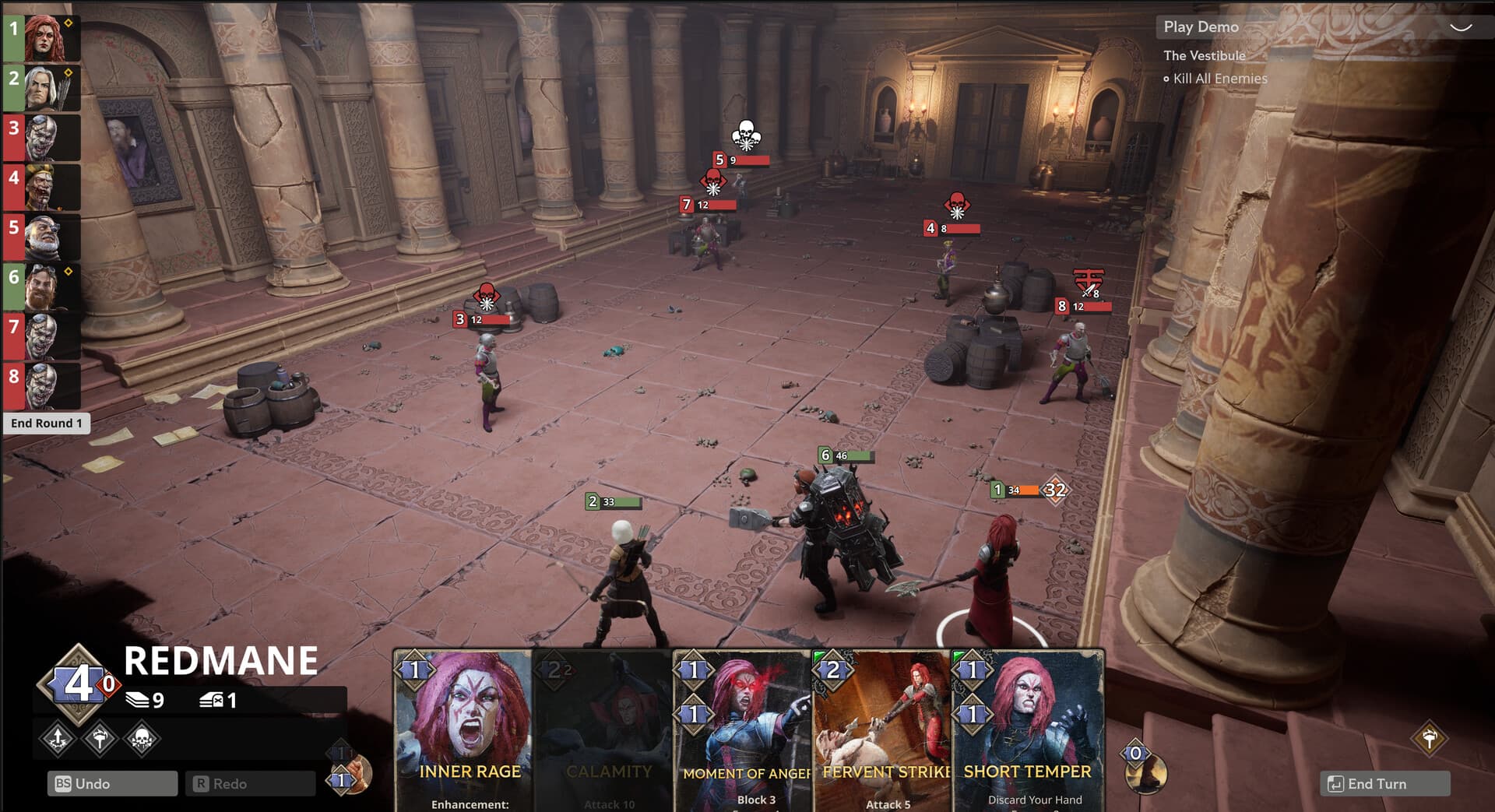Select the hand counter coin near Undo
The image size is (1495, 812).
[x=341, y=779]
